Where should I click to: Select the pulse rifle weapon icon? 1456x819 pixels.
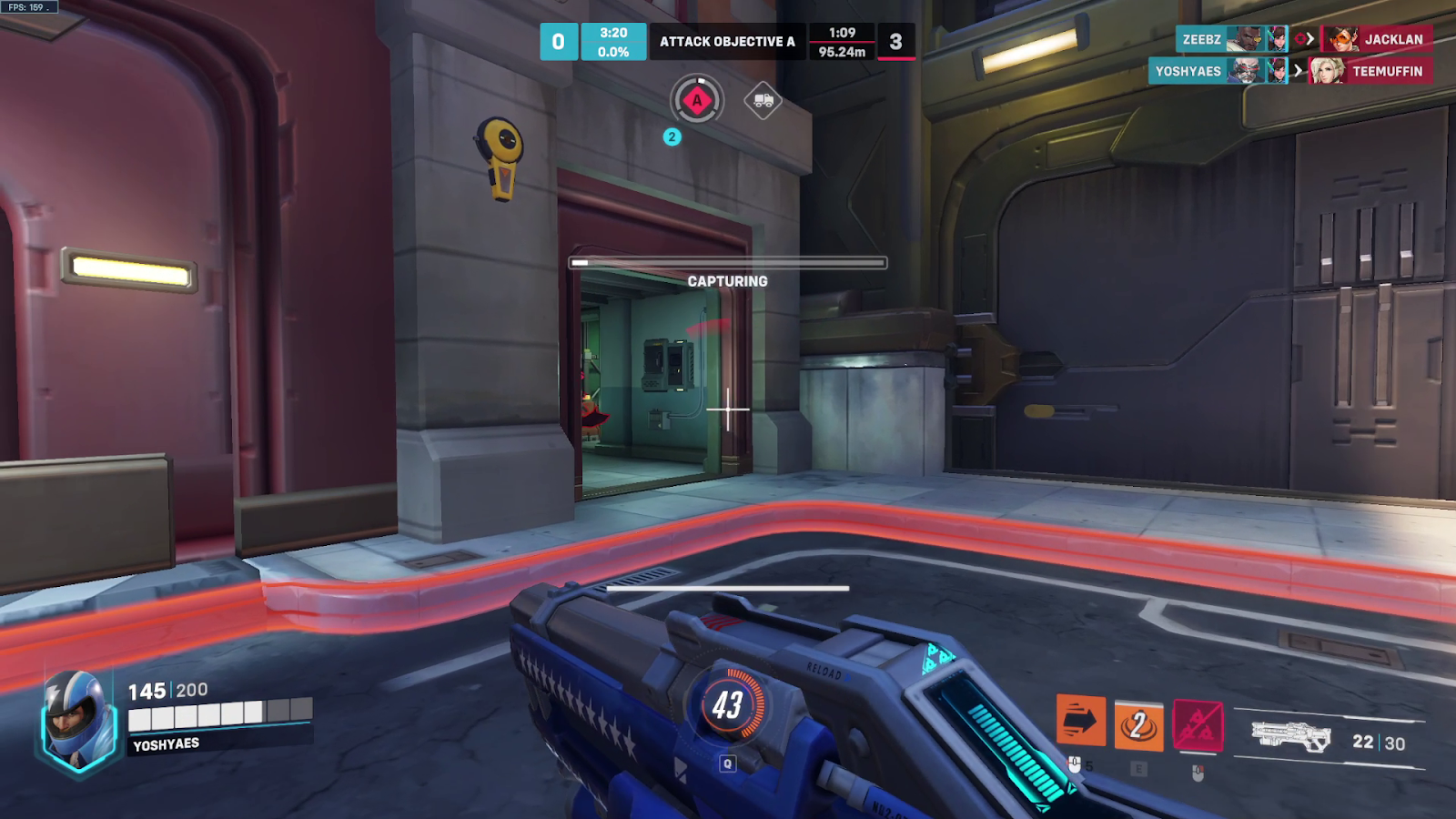point(1290,735)
